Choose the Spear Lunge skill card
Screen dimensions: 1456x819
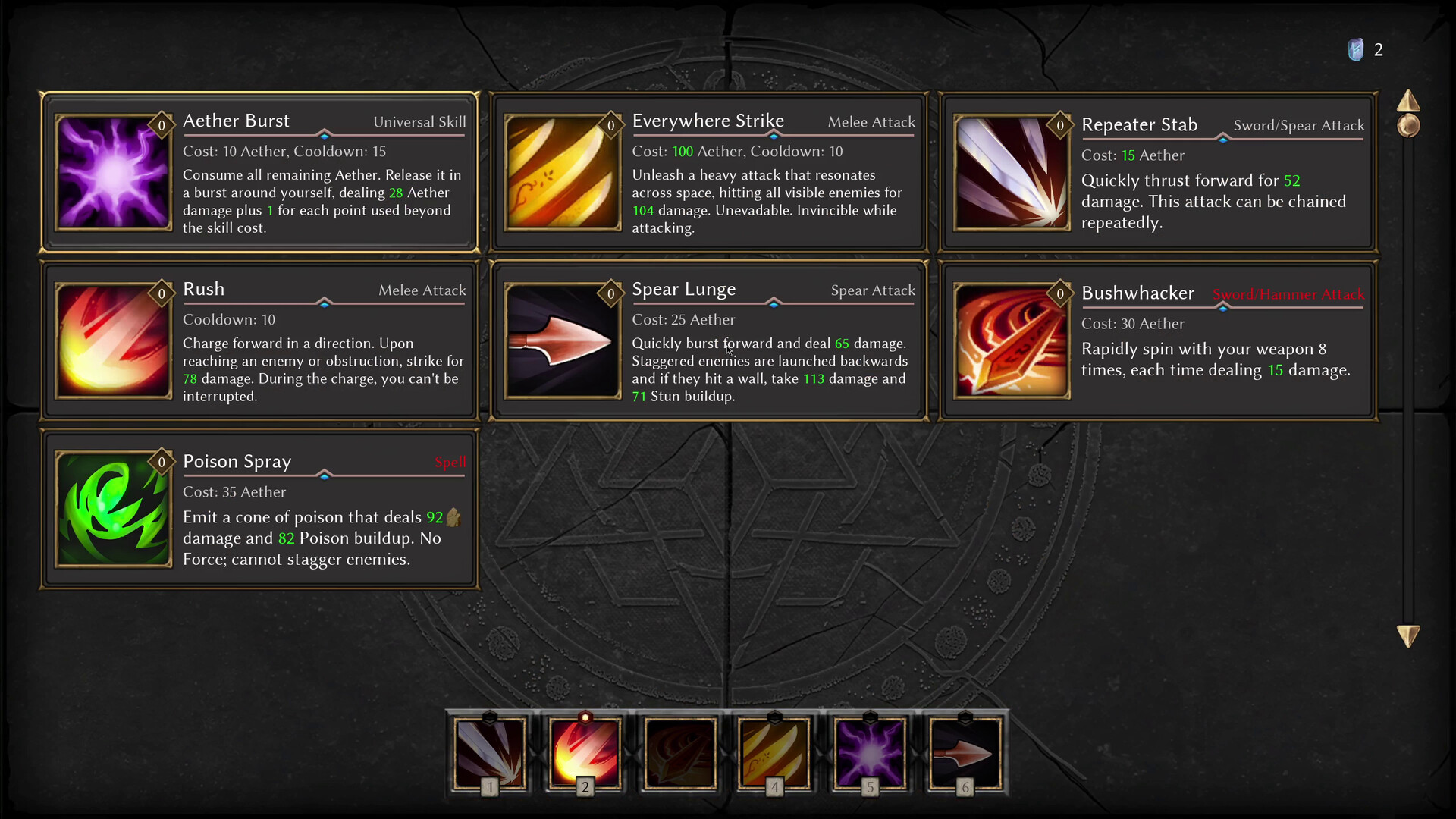click(708, 341)
